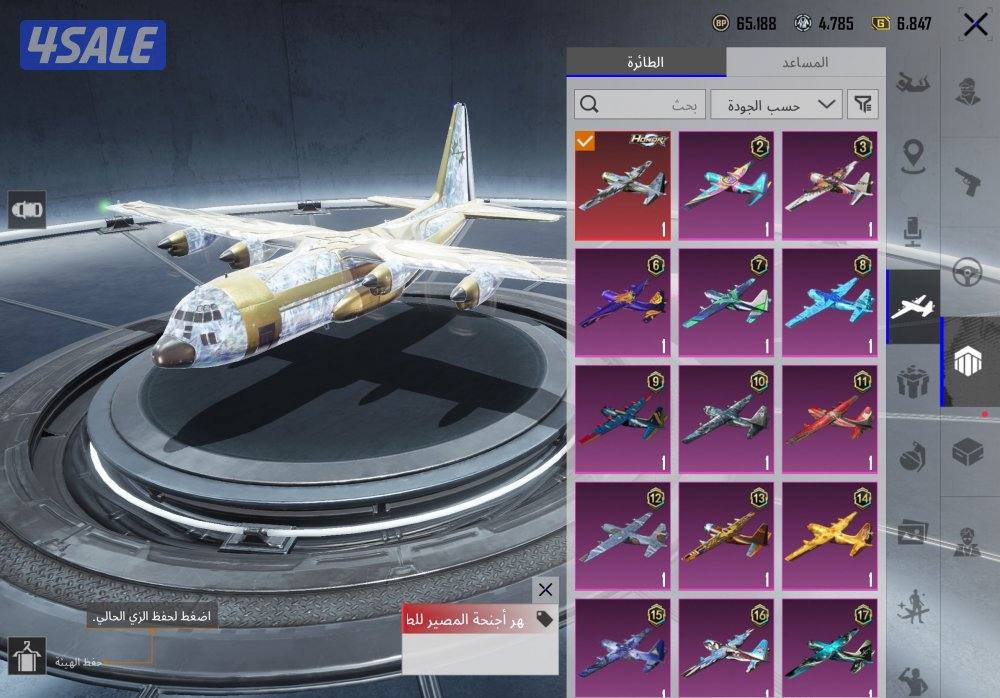Switch to the المساعد tab
This screenshot has width=1000, height=698.
tap(805, 62)
